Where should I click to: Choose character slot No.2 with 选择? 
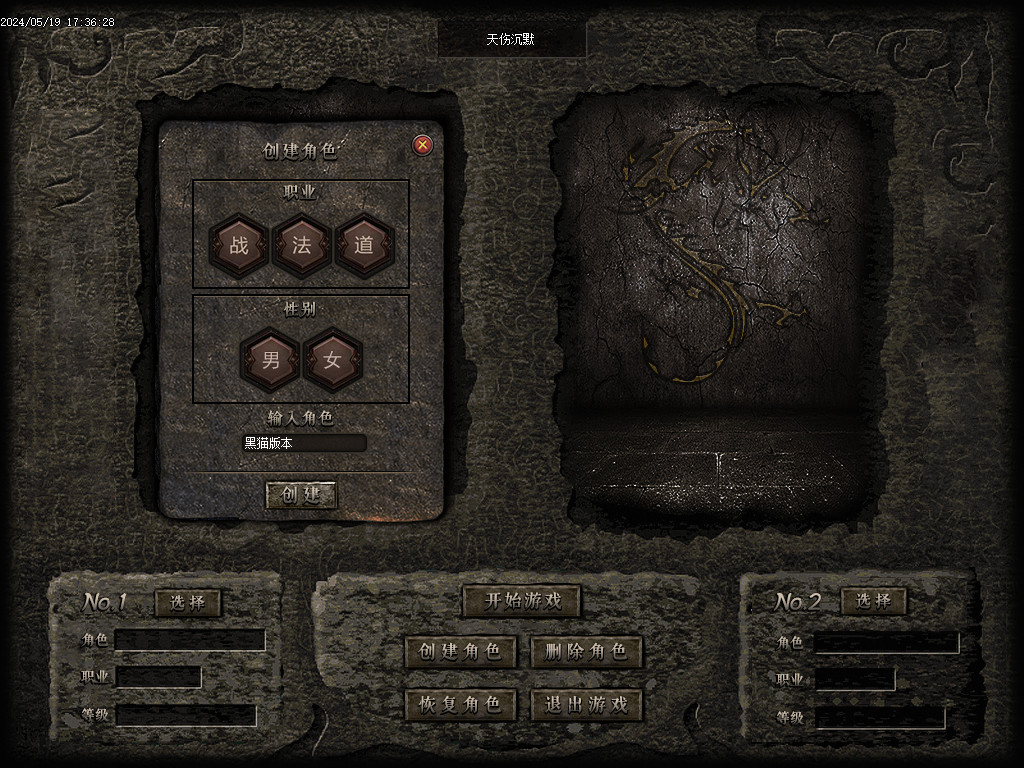tap(874, 601)
